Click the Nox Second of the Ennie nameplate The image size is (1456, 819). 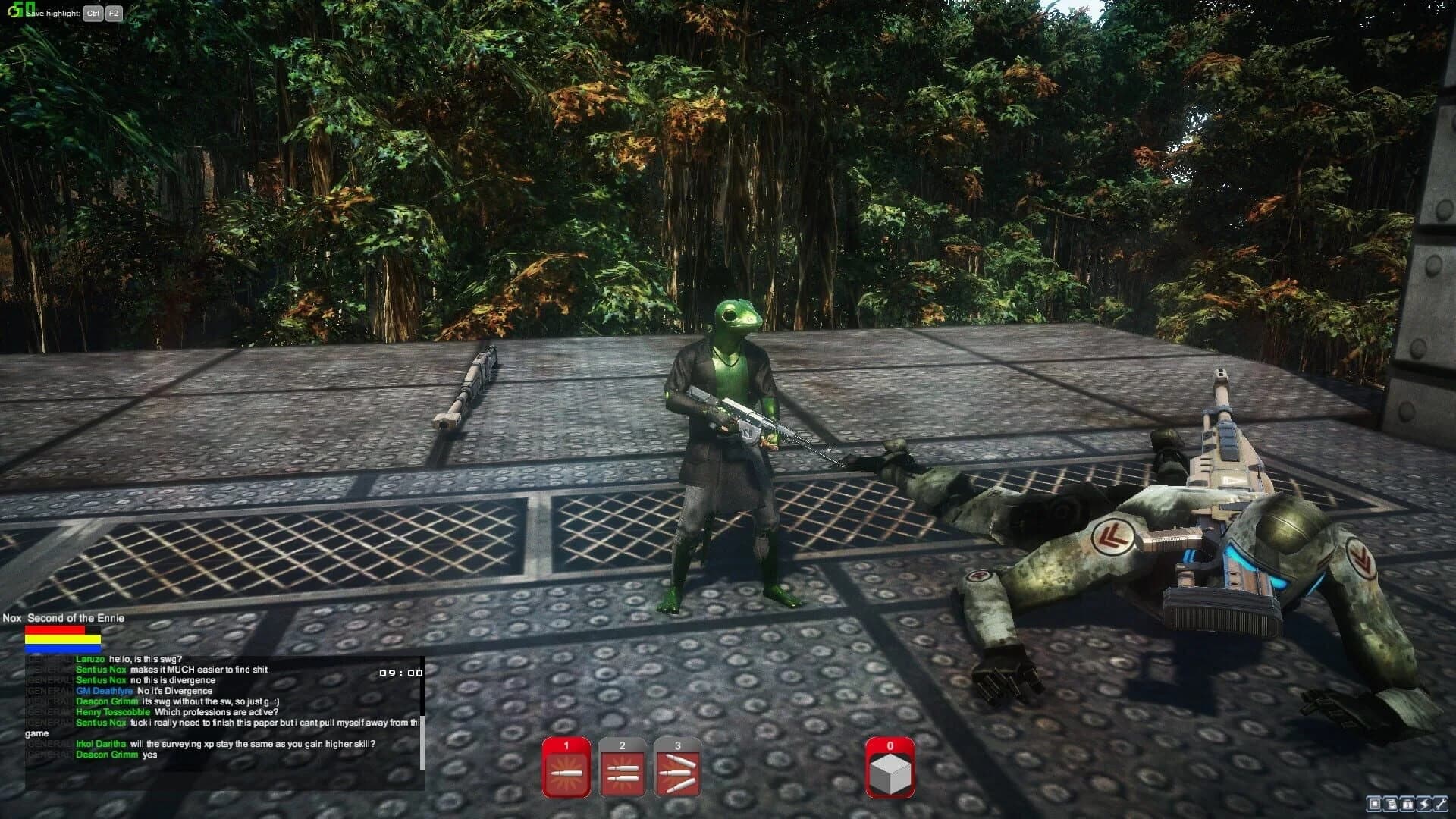click(x=64, y=618)
